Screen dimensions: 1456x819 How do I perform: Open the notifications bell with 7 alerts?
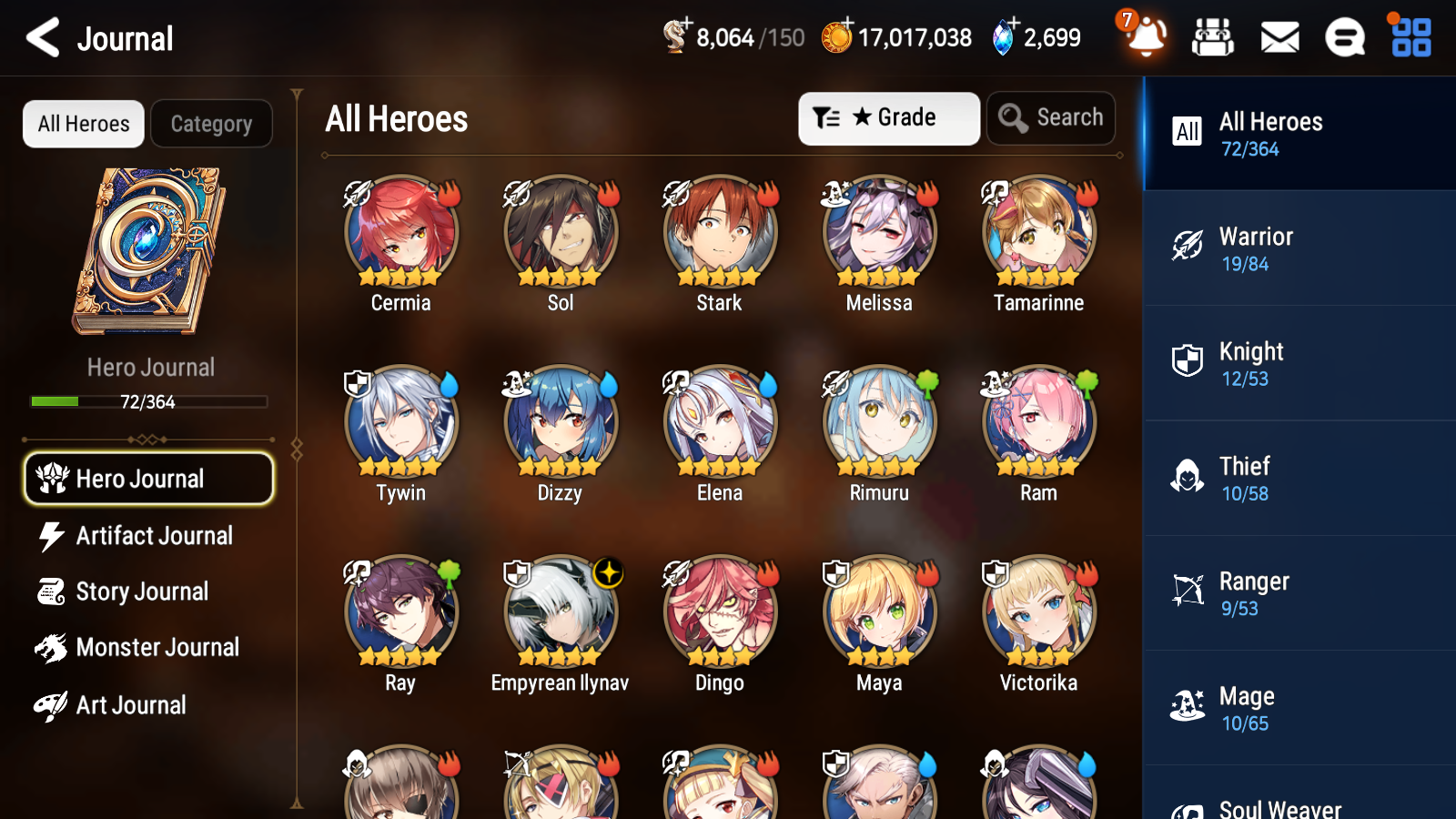[x=1148, y=39]
